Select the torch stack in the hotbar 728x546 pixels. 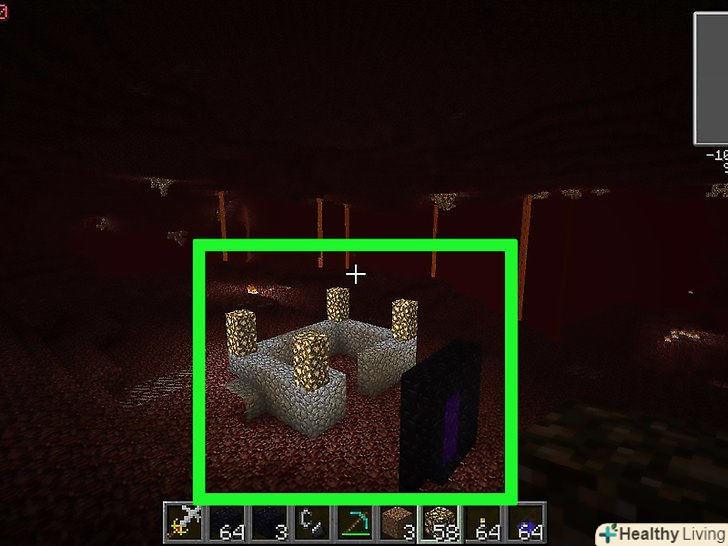point(484,524)
